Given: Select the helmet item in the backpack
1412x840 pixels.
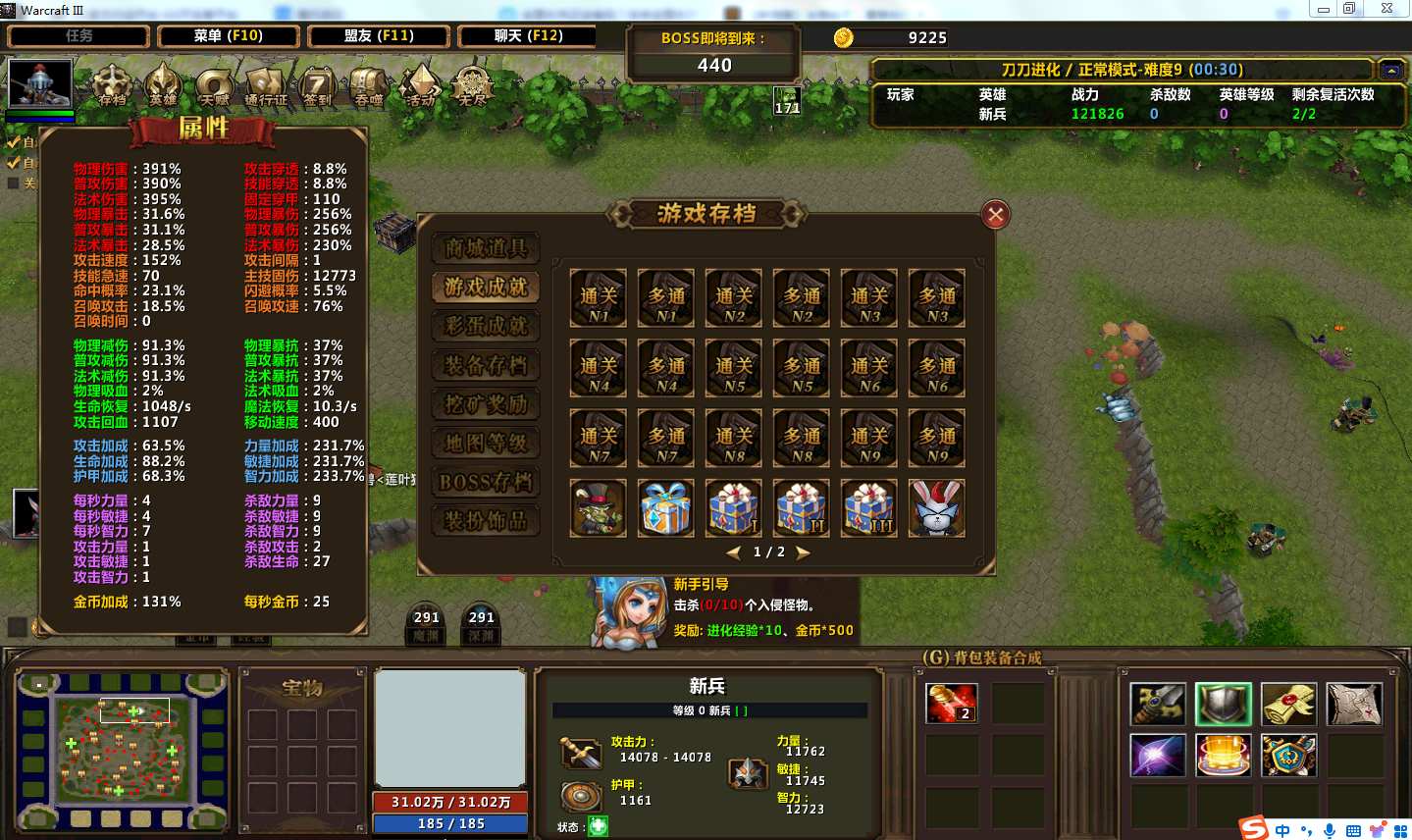Looking at the screenshot, I should [x=1223, y=704].
